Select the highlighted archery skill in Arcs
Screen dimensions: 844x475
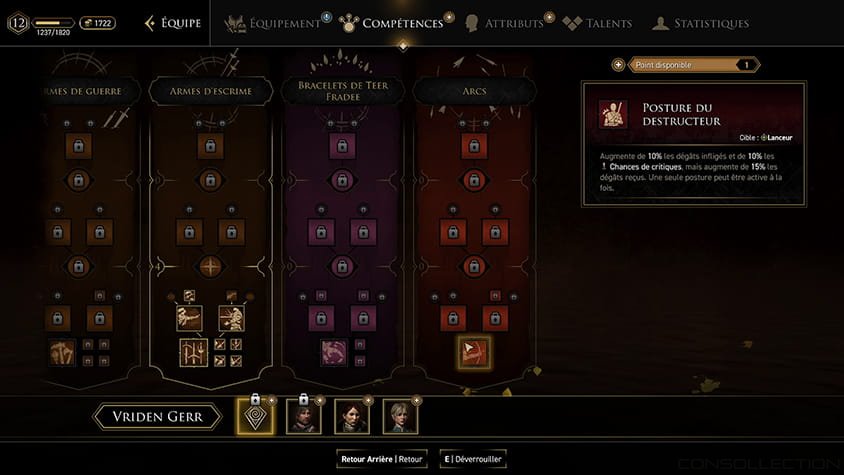coord(474,352)
